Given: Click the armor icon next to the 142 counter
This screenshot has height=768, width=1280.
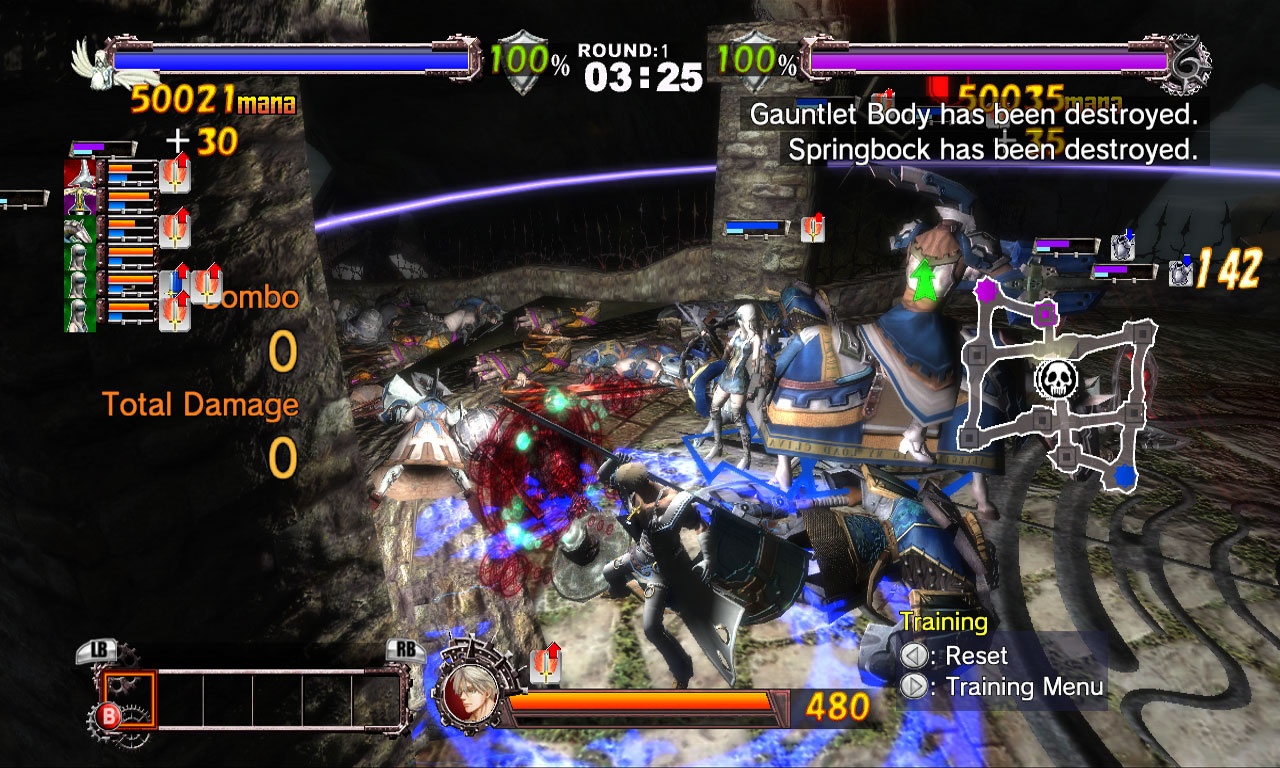Looking at the screenshot, I should point(1180,273).
